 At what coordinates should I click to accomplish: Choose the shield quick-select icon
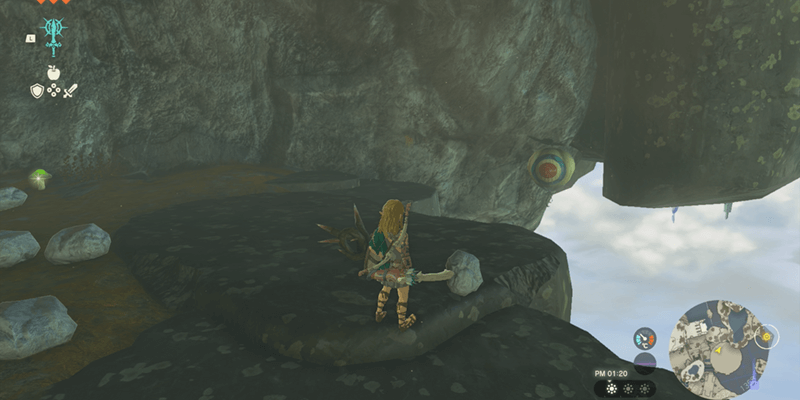36,91
